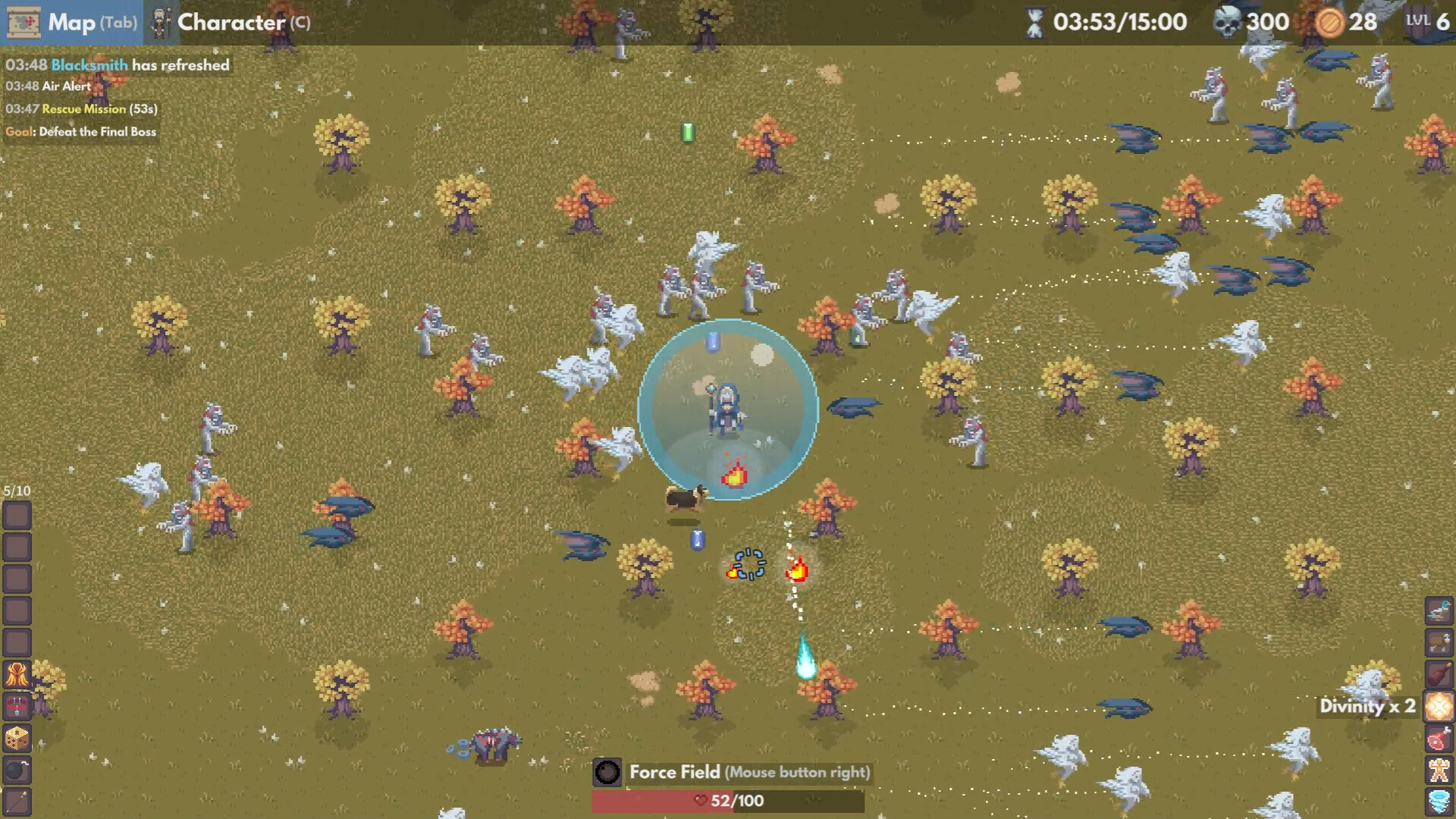Screen dimensions: 1456x819
Task: Select the glowing Divinity perk icon
Action: coord(1439,706)
